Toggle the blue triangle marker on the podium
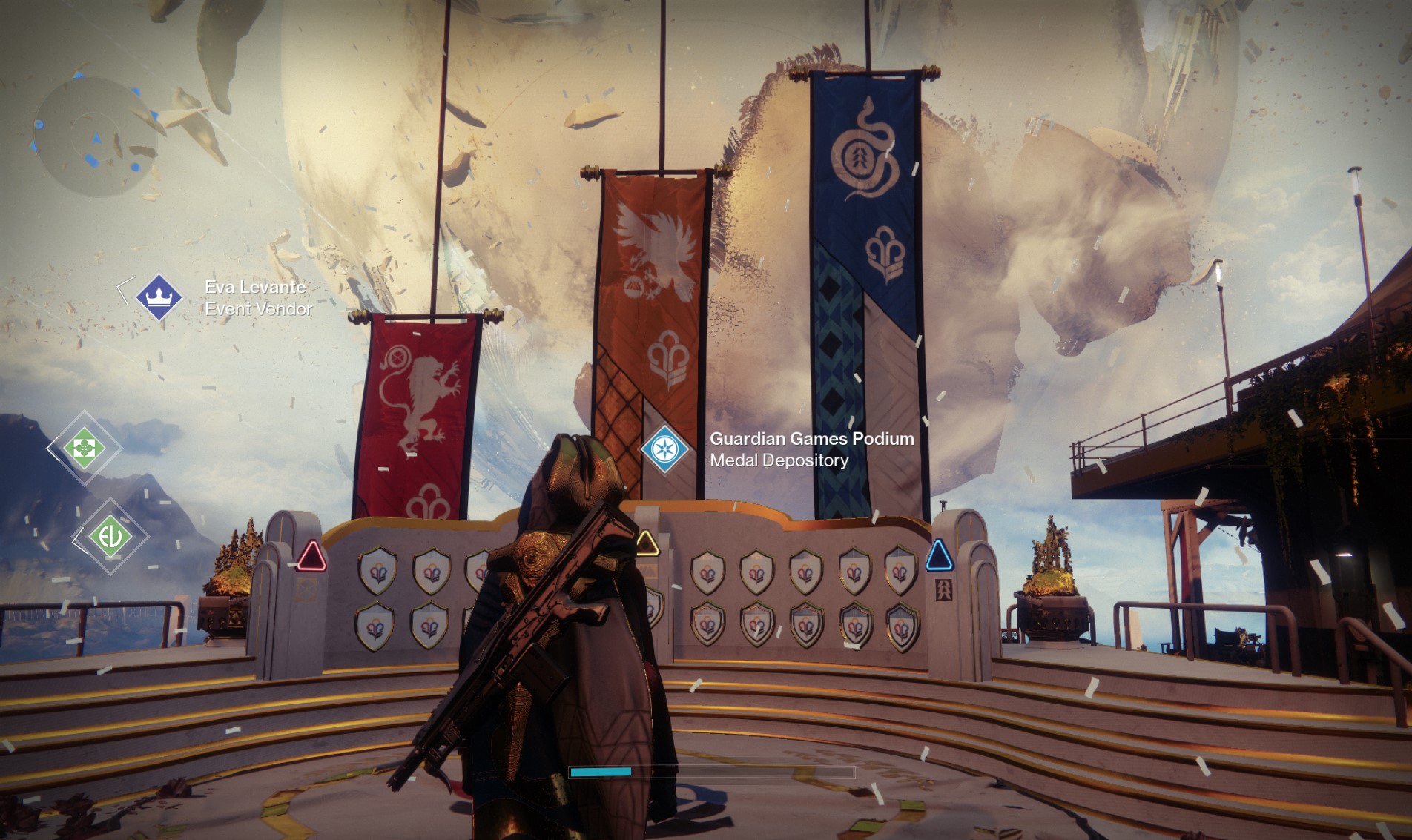The image size is (1412, 840). [937, 556]
